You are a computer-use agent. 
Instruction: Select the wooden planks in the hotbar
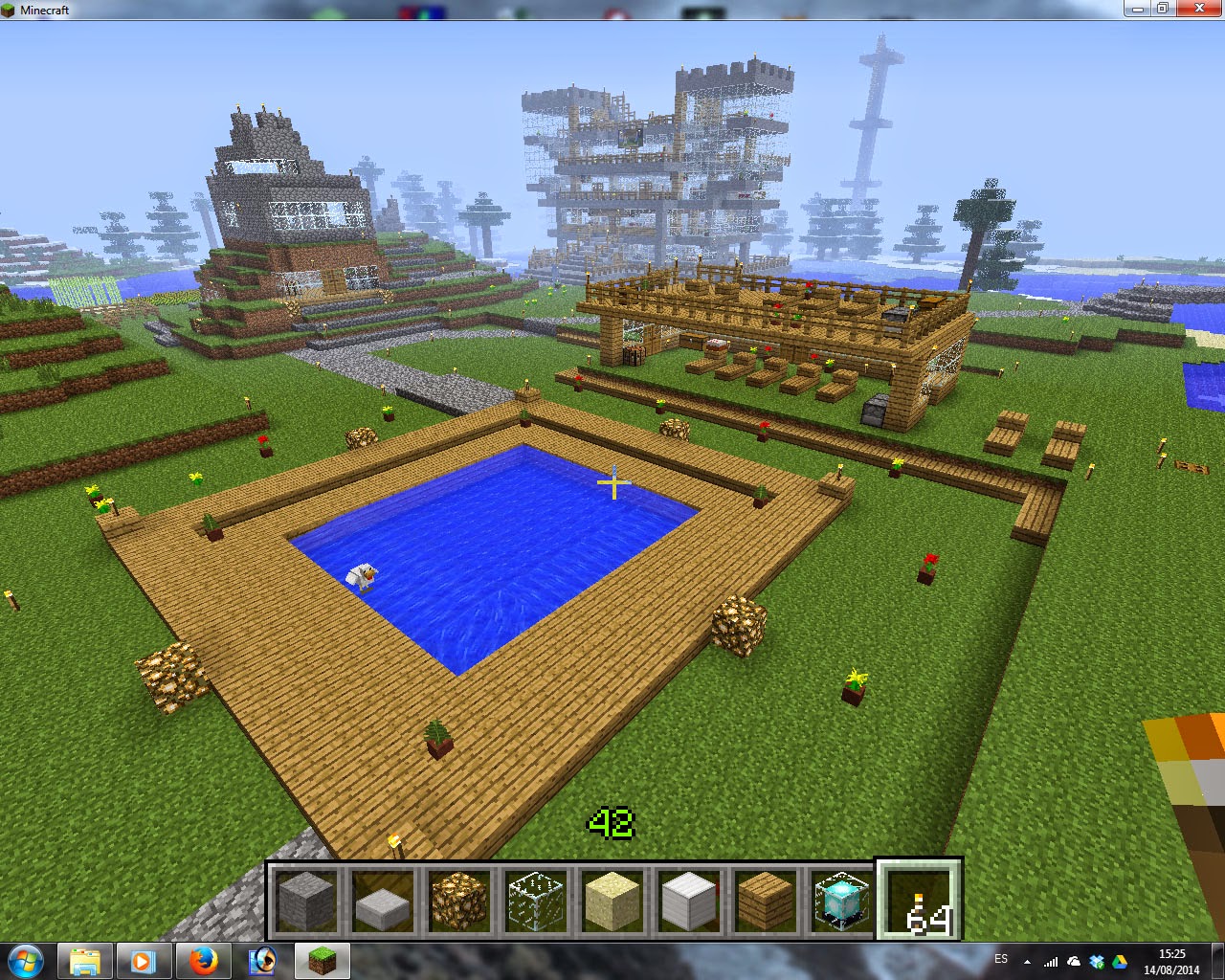[765, 900]
